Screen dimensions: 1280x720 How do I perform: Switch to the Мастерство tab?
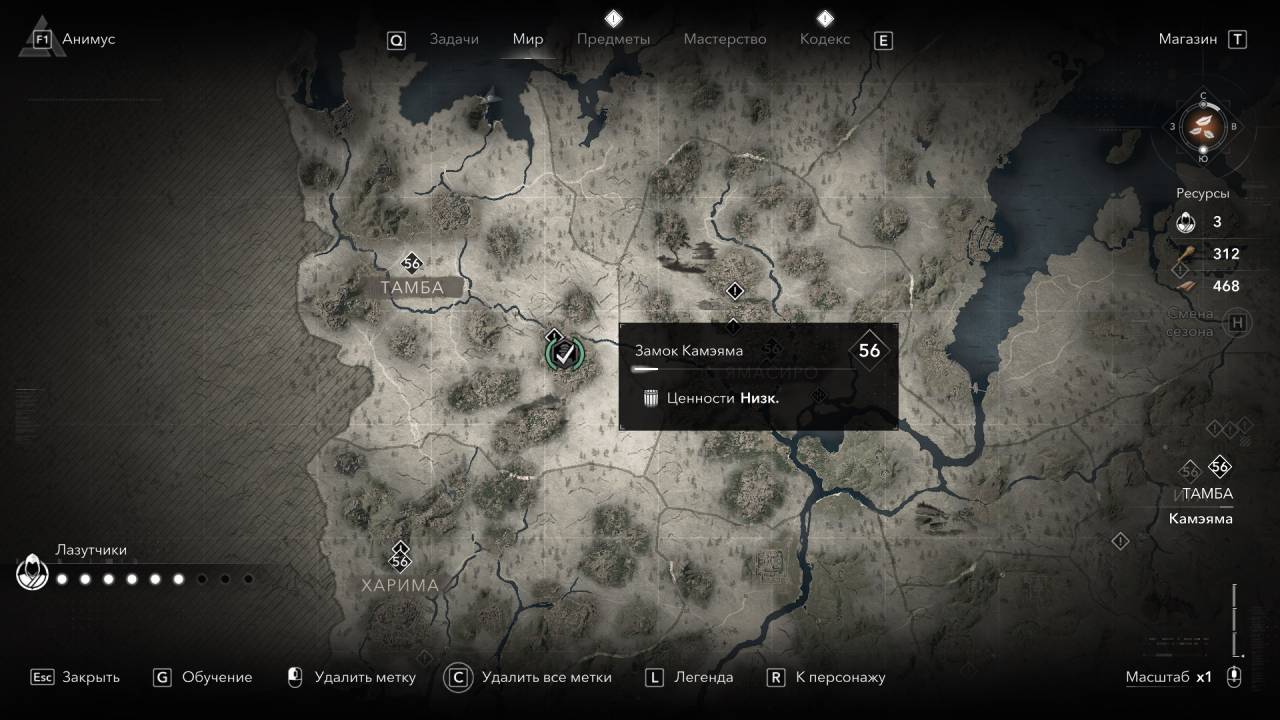point(724,39)
